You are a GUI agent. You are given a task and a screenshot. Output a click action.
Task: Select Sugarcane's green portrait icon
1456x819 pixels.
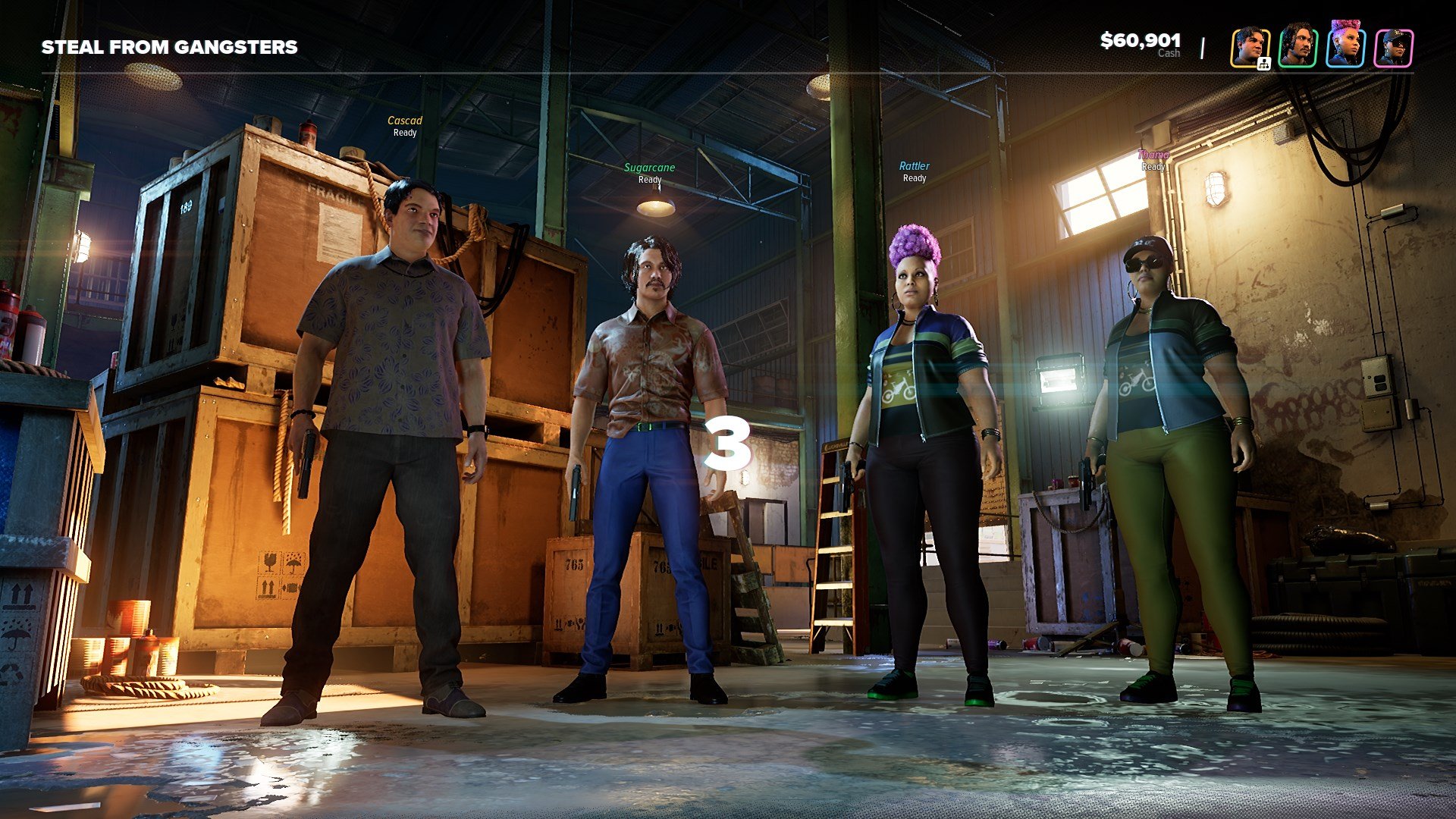click(1298, 47)
